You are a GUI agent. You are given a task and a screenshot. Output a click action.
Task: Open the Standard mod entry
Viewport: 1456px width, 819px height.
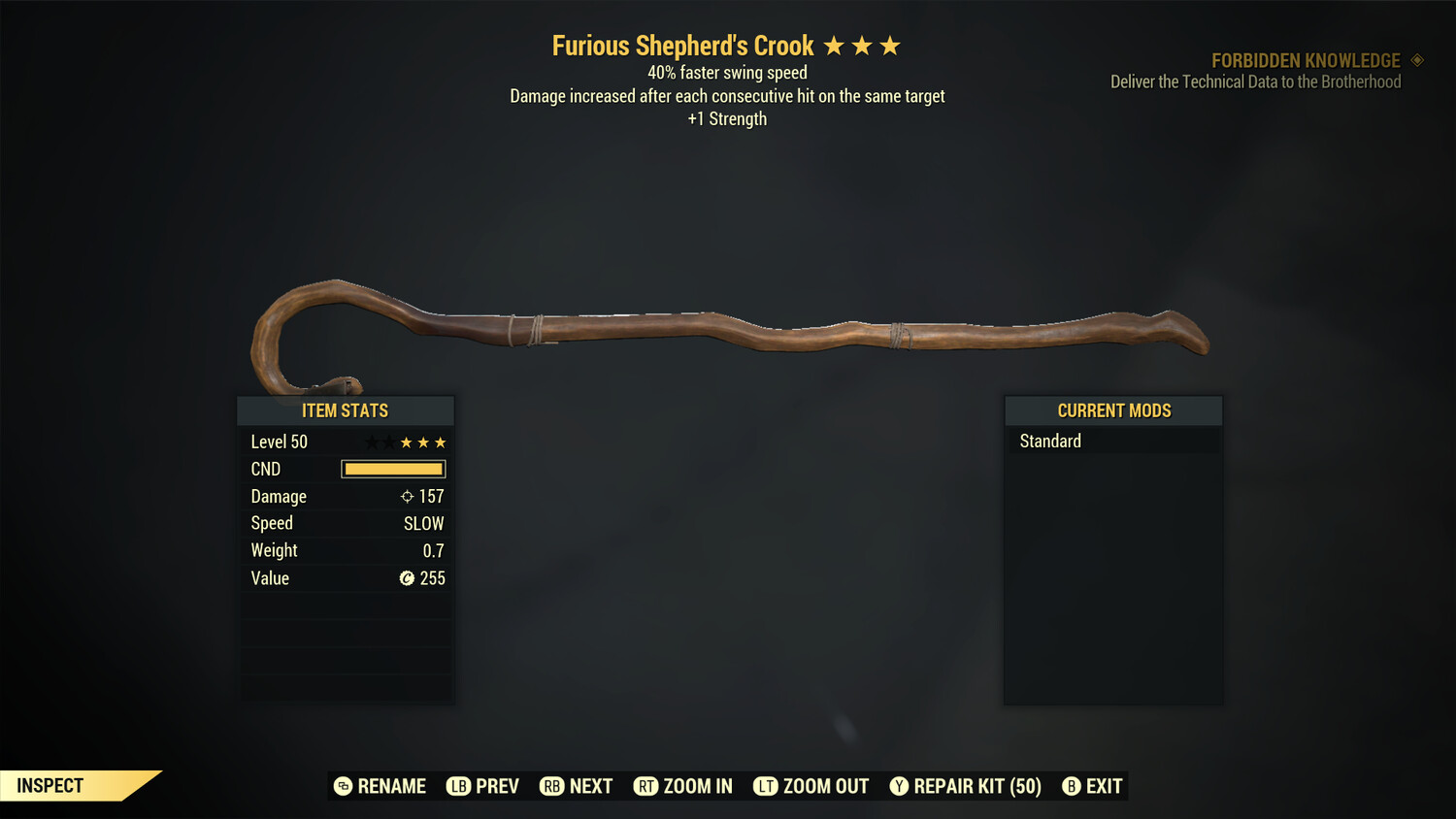pyautogui.click(x=1049, y=441)
